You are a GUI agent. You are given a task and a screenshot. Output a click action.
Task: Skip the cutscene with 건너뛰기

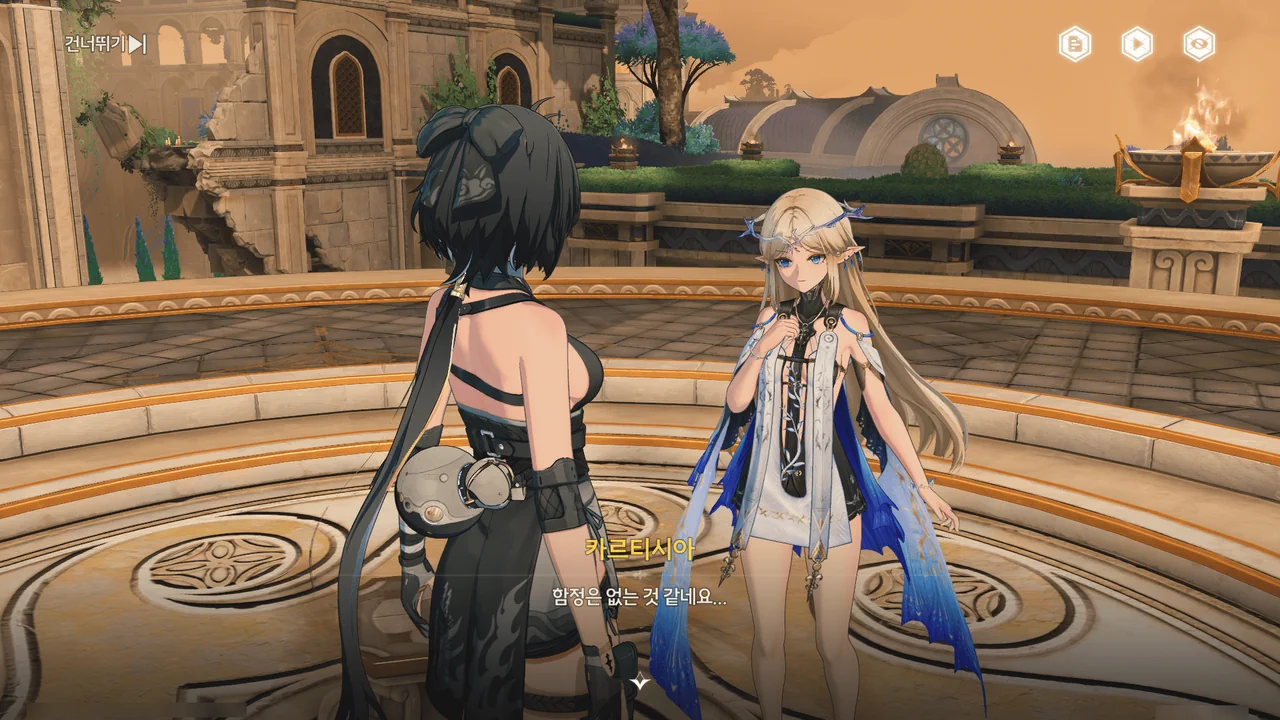(x=105, y=44)
